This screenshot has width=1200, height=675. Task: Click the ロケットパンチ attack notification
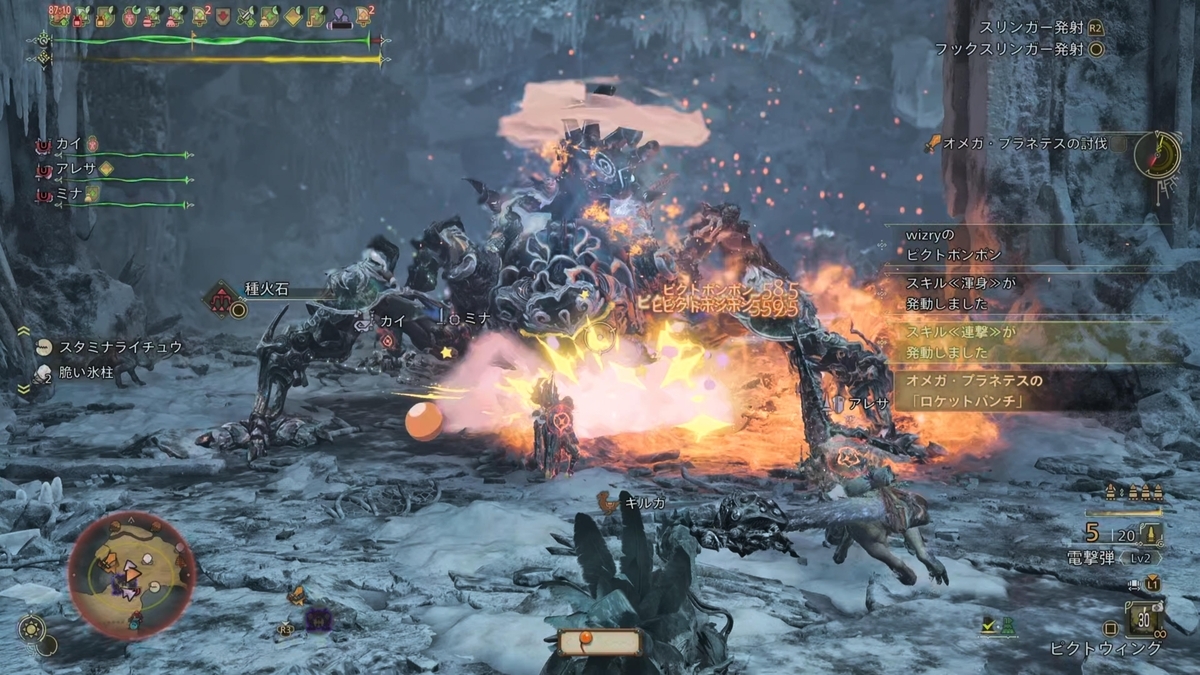tap(1020, 391)
